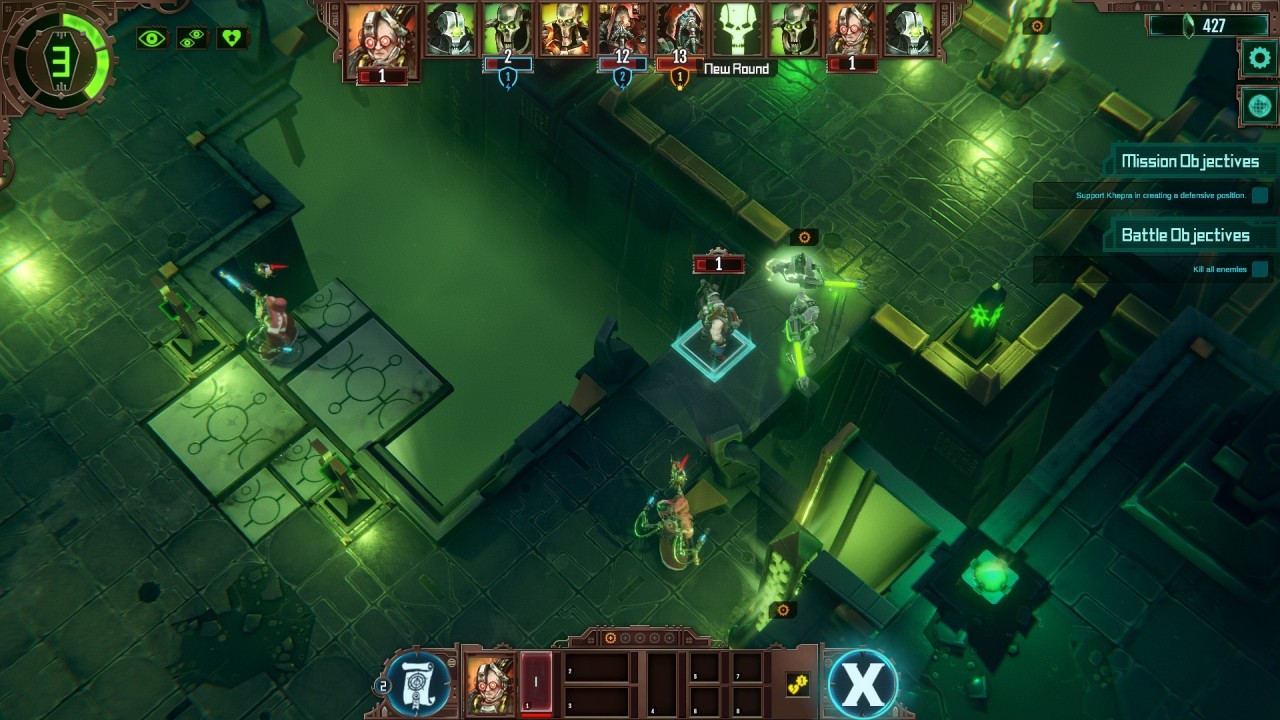Expand the Battle Objectives panel

click(x=1185, y=235)
